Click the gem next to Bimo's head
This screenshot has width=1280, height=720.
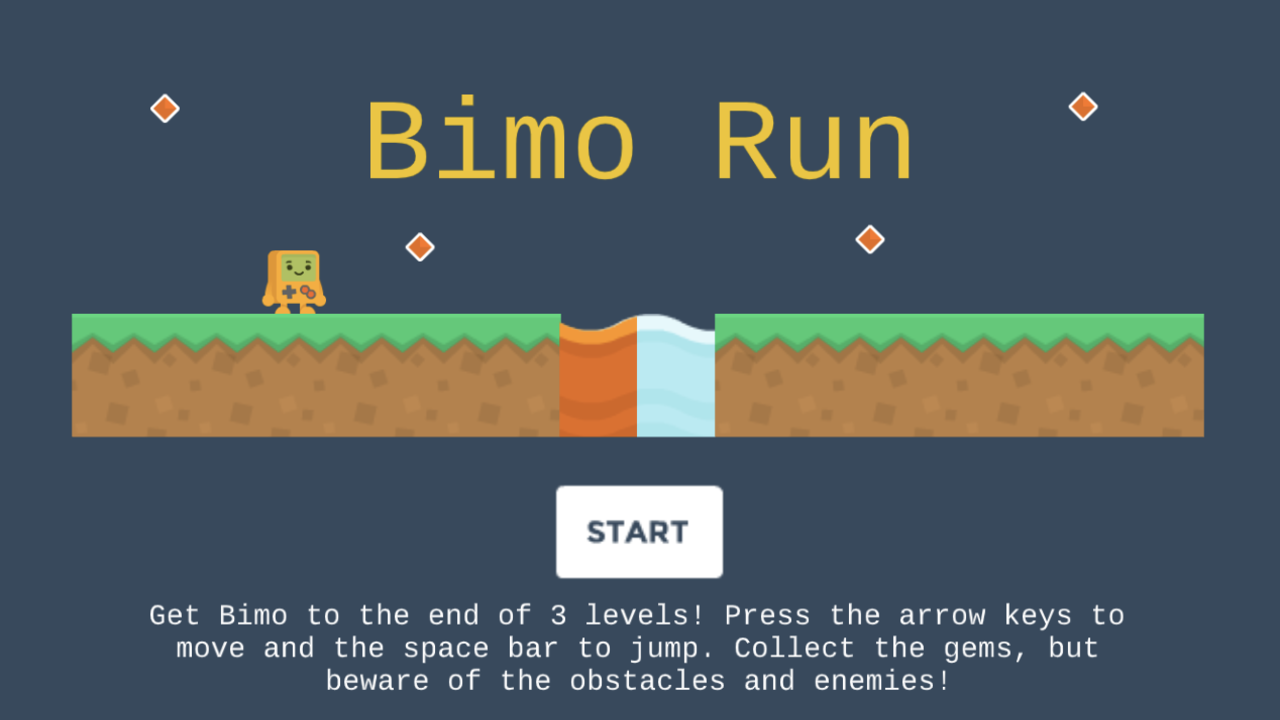click(420, 246)
